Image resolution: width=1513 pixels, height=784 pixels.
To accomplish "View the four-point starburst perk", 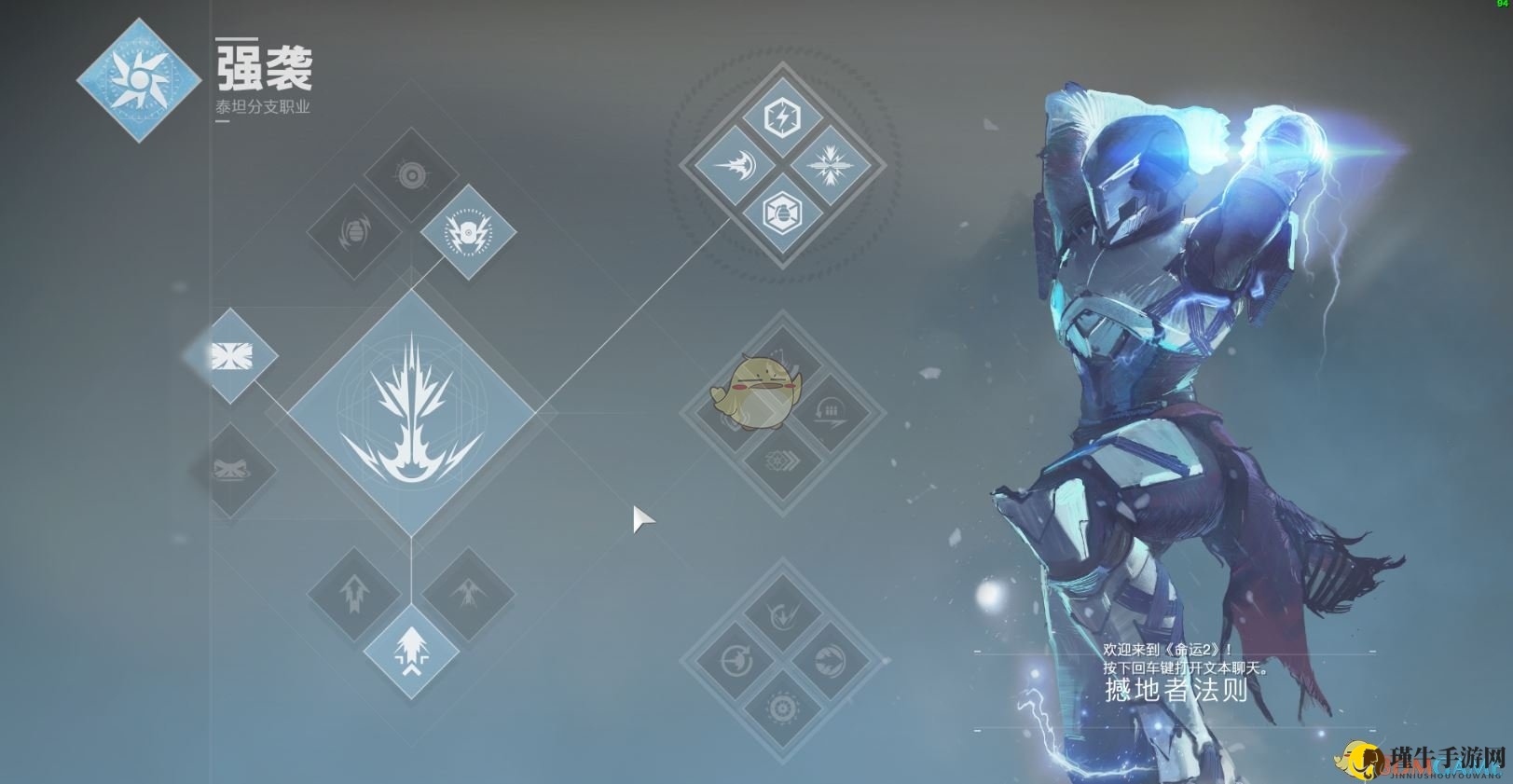I will 830,167.
